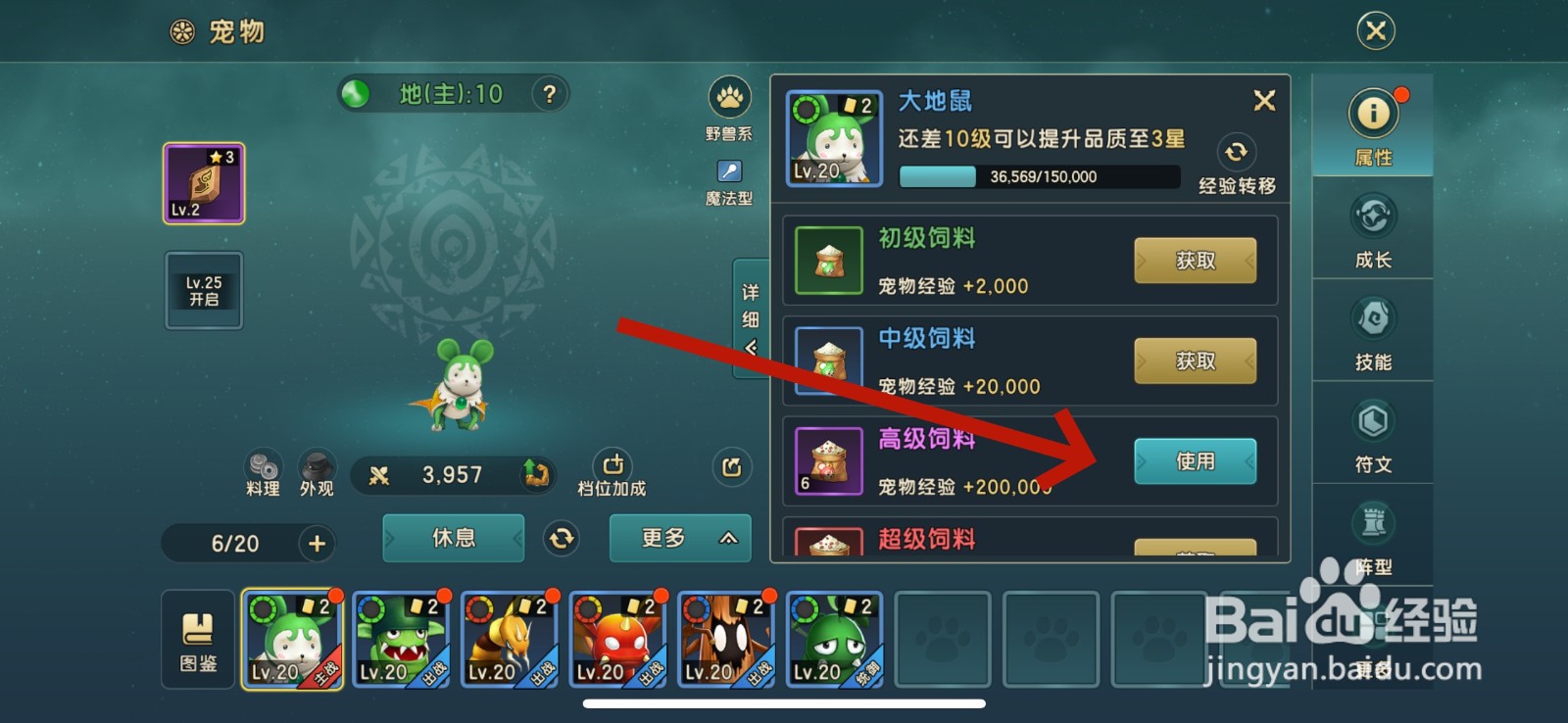
Task: Click the 休息 rest toggle button
Action: pos(453,538)
